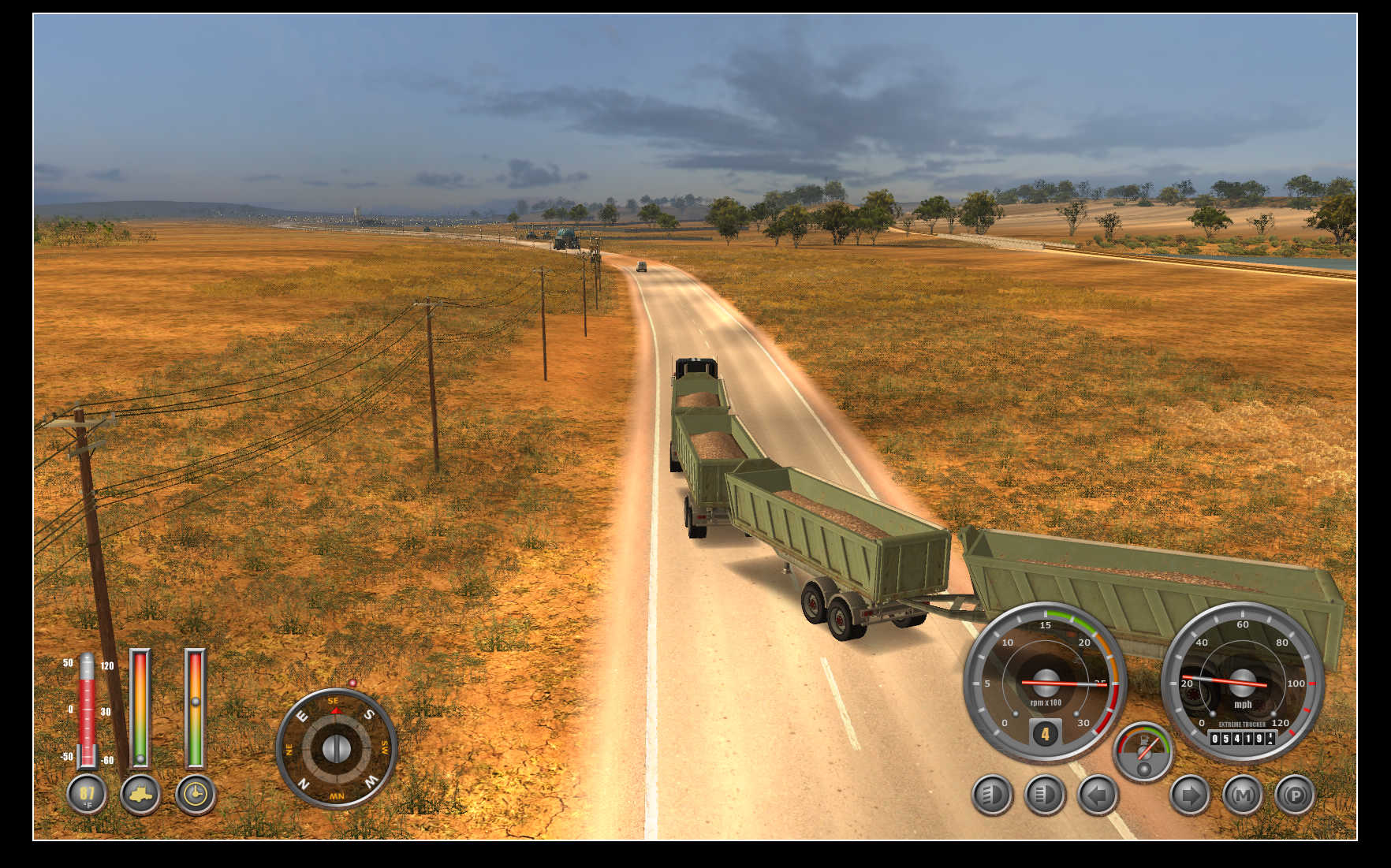Activate the left turn signal arrow

click(1098, 795)
